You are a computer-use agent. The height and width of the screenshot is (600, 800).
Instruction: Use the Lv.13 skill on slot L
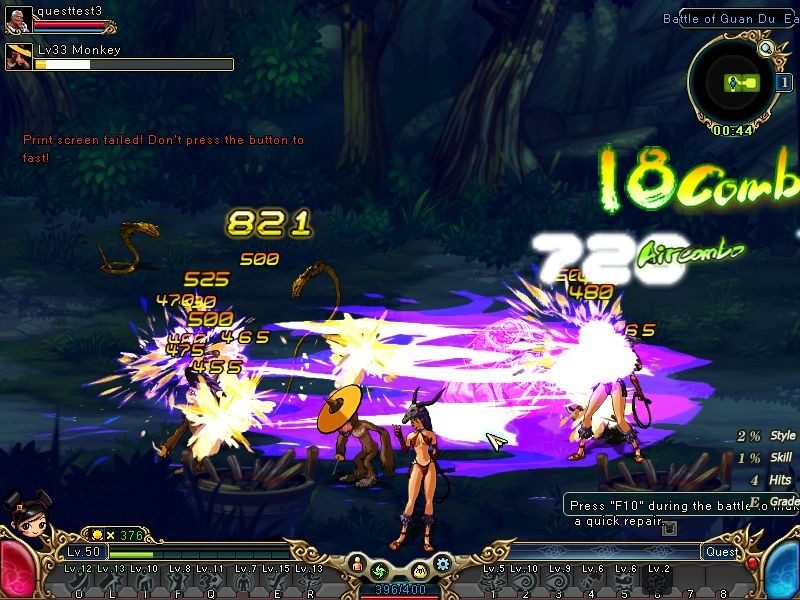[x=112, y=581]
